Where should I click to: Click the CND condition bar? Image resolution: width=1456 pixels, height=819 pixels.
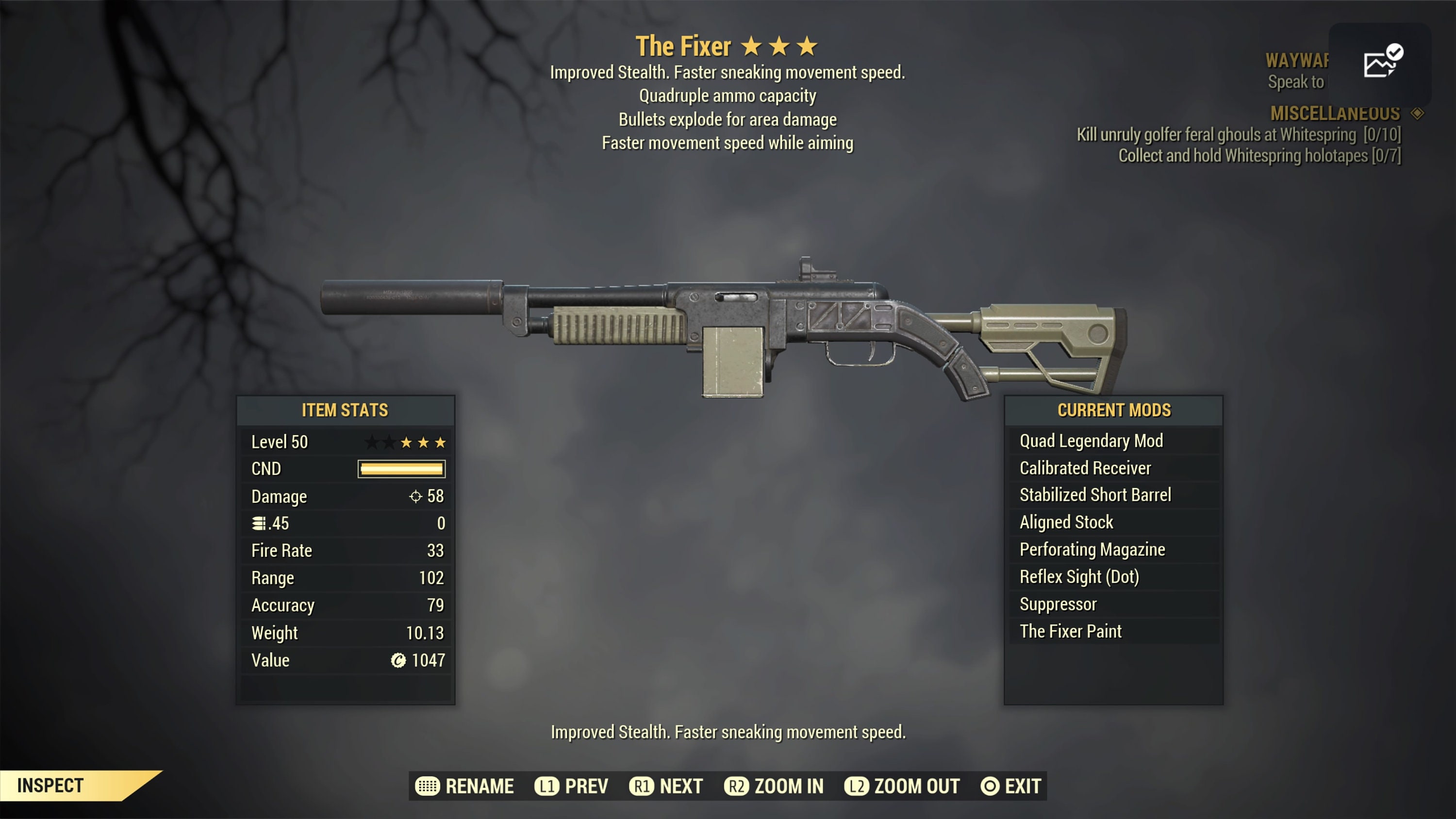tap(401, 469)
